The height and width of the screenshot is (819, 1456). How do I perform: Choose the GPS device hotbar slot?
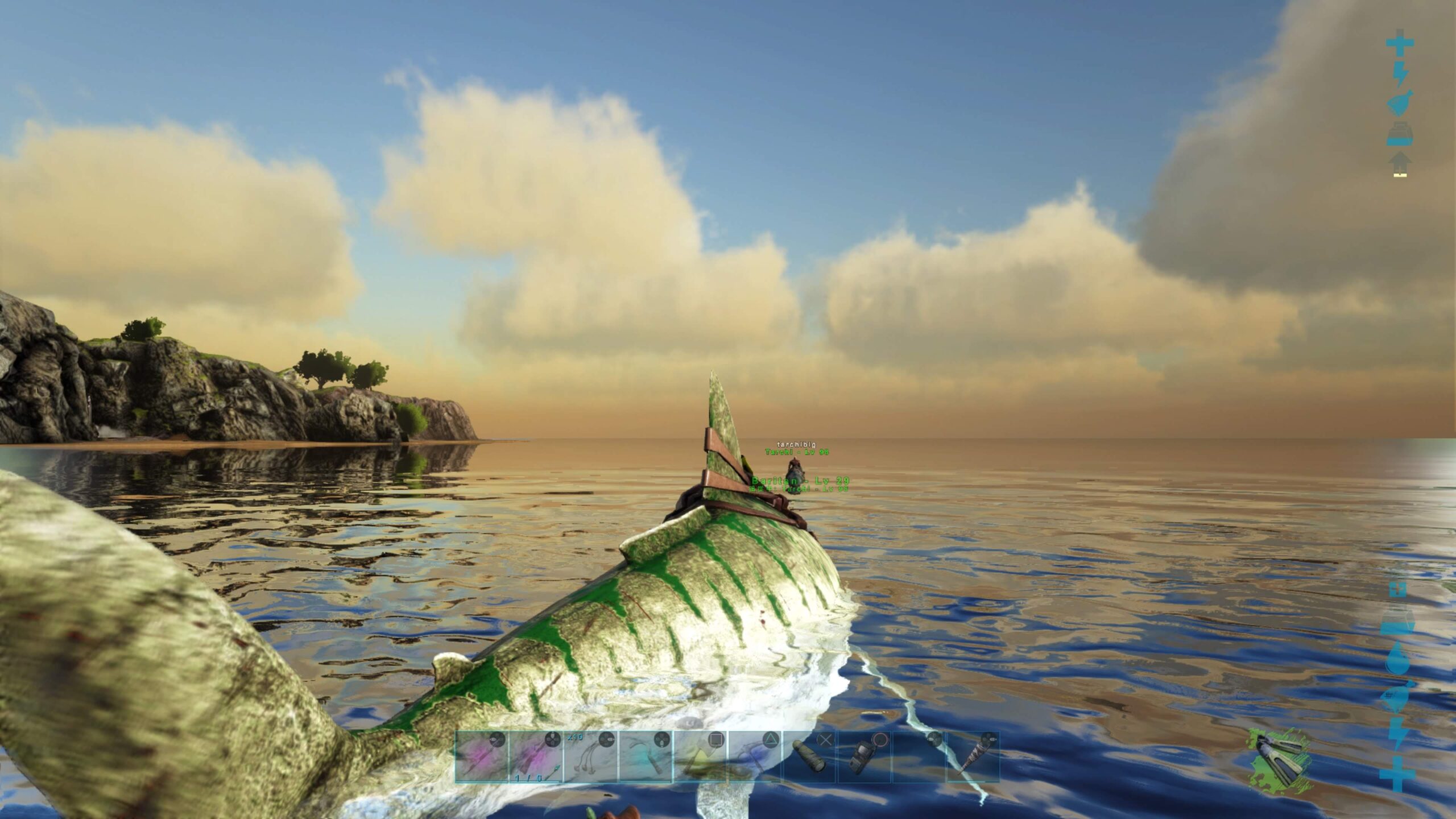(863, 757)
